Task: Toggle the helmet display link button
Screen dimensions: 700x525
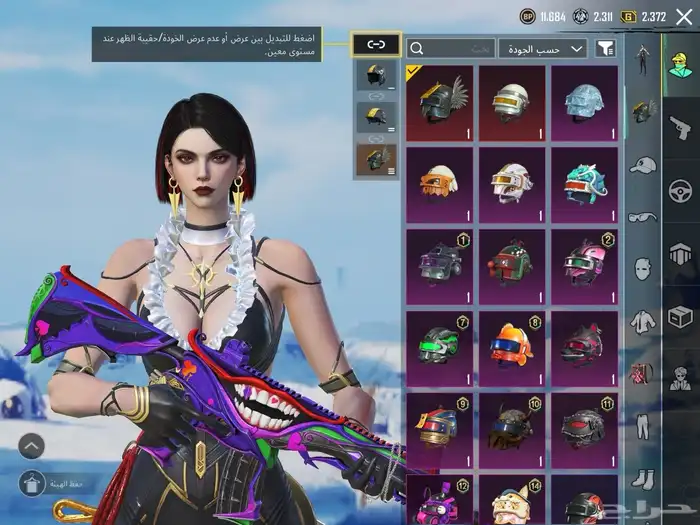Action: (x=376, y=44)
